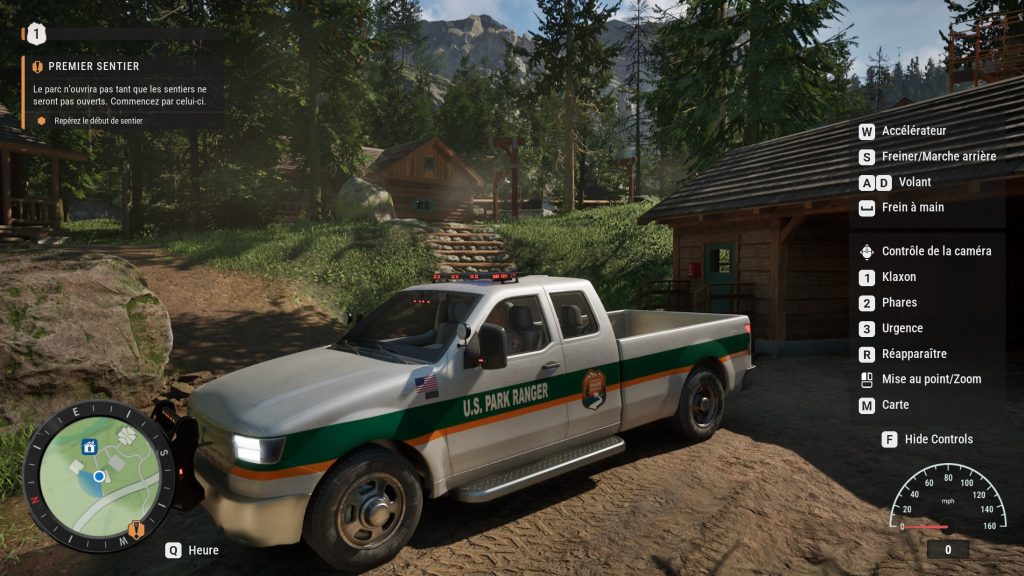The width and height of the screenshot is (1024, 576).
Task: Click the level 1 badge
Action: (x=36, y=34)
